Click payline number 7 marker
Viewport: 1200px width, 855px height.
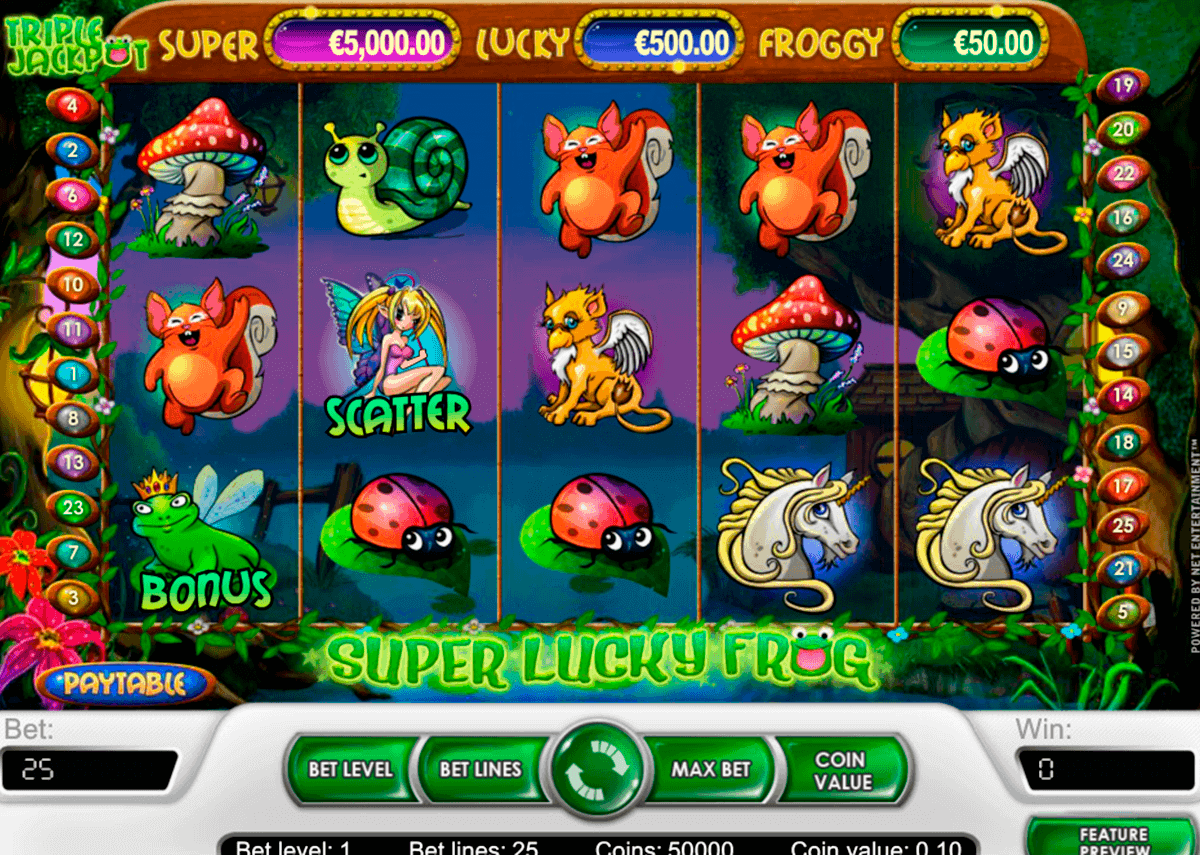click(x=72, y=552)
